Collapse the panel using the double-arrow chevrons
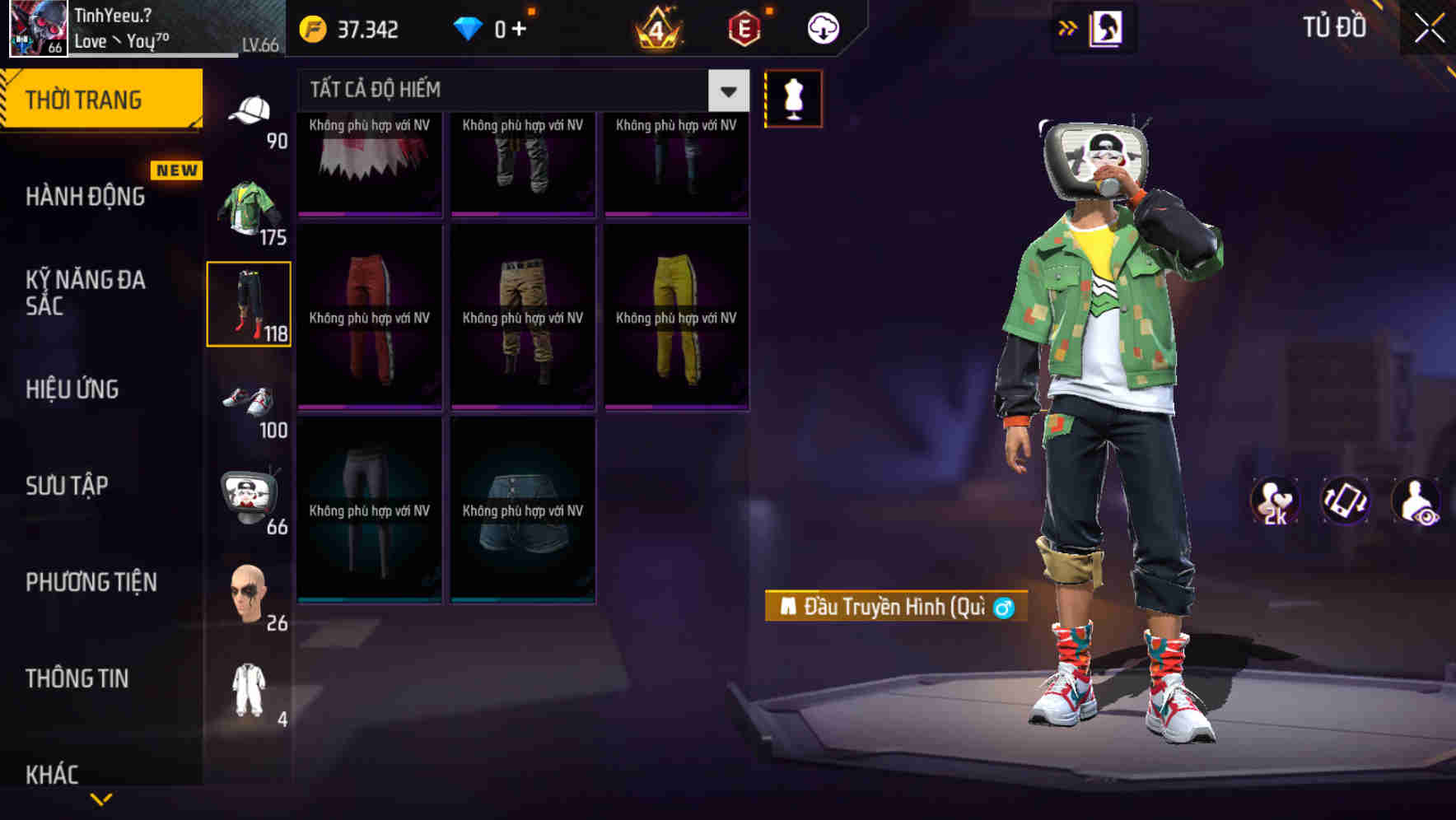The height and width of the screenshot is (820, 1456). 1067,27
